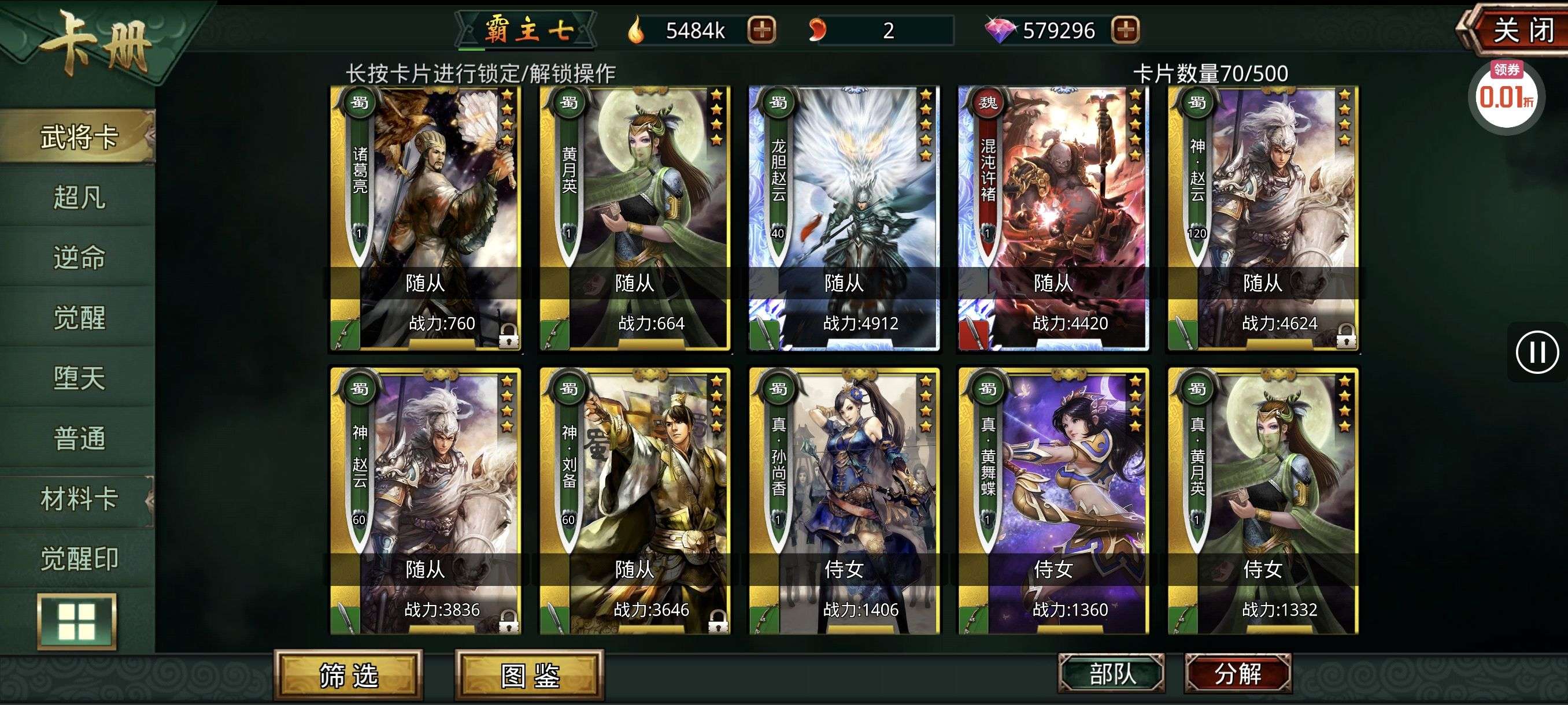This screenshot has height=705, width=1568.
Task: Click the red 分解 decompose button
Action: click(1237, 673)
